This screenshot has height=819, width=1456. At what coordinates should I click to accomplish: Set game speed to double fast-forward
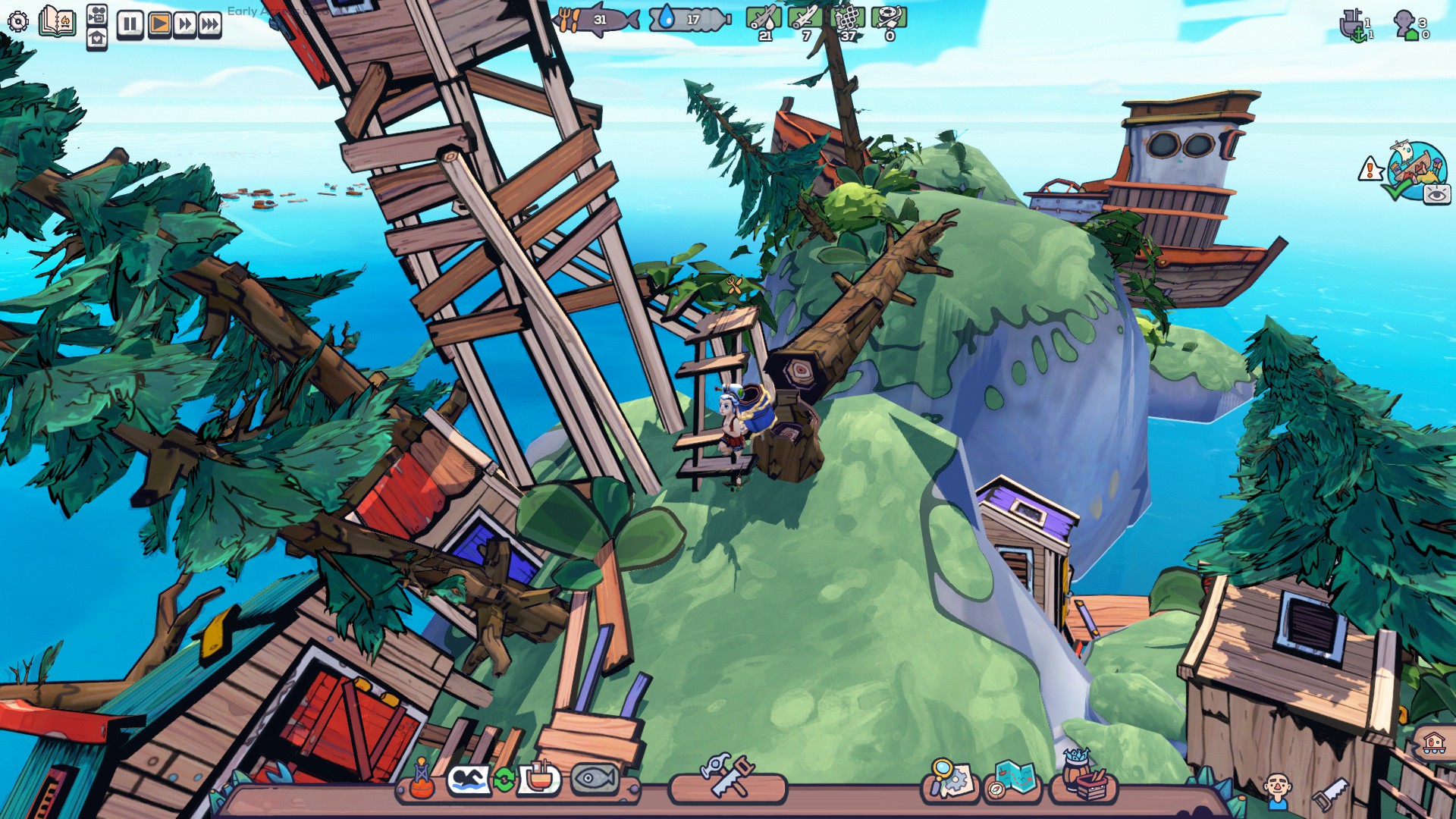184,24
